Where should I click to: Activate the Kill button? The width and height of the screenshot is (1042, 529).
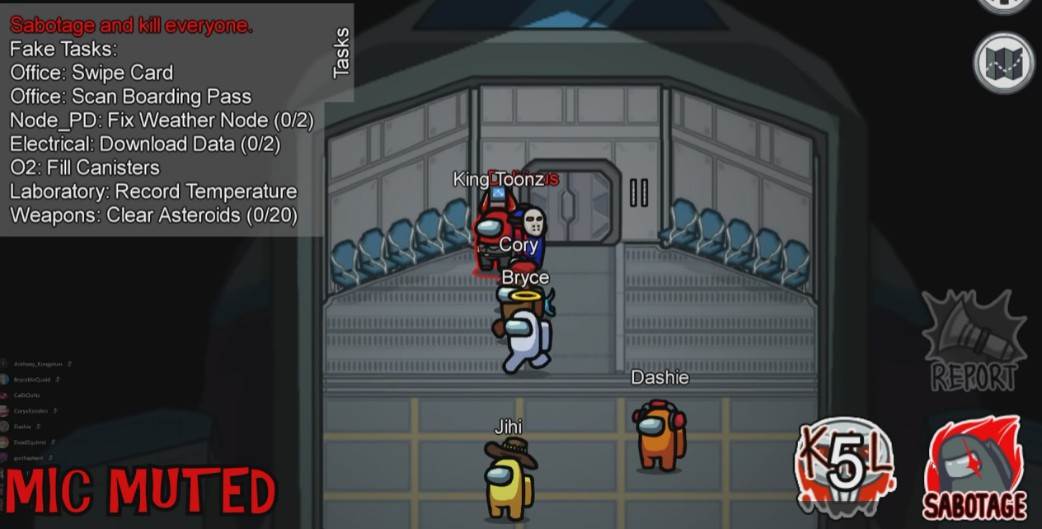pos(845,467)
